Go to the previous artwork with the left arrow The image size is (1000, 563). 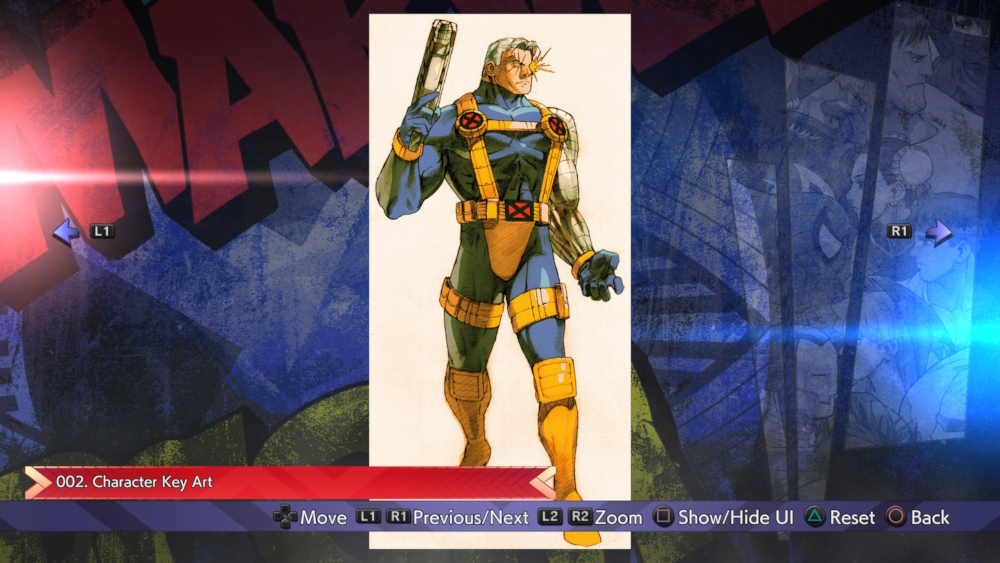[65, 233]
